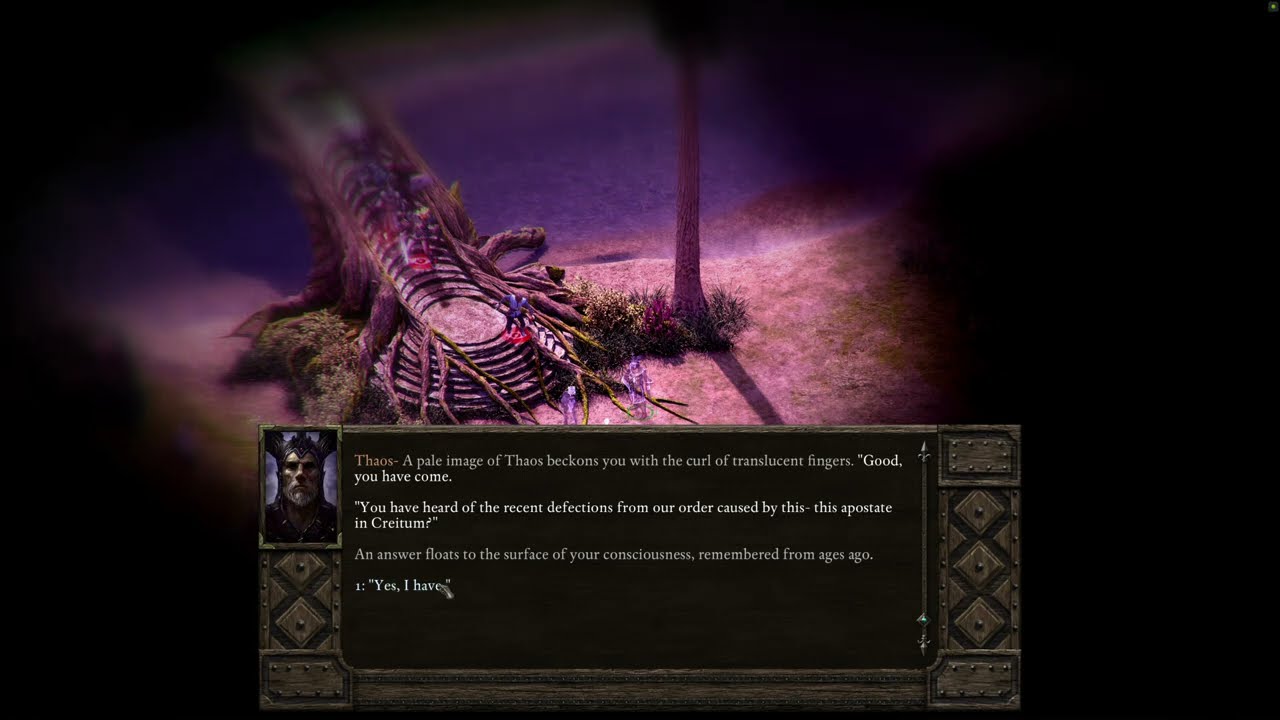Click the green gem scrollbar handle
Viewport: 1280px width, 720px height.
pyautogui.click(x=923, y=620)
